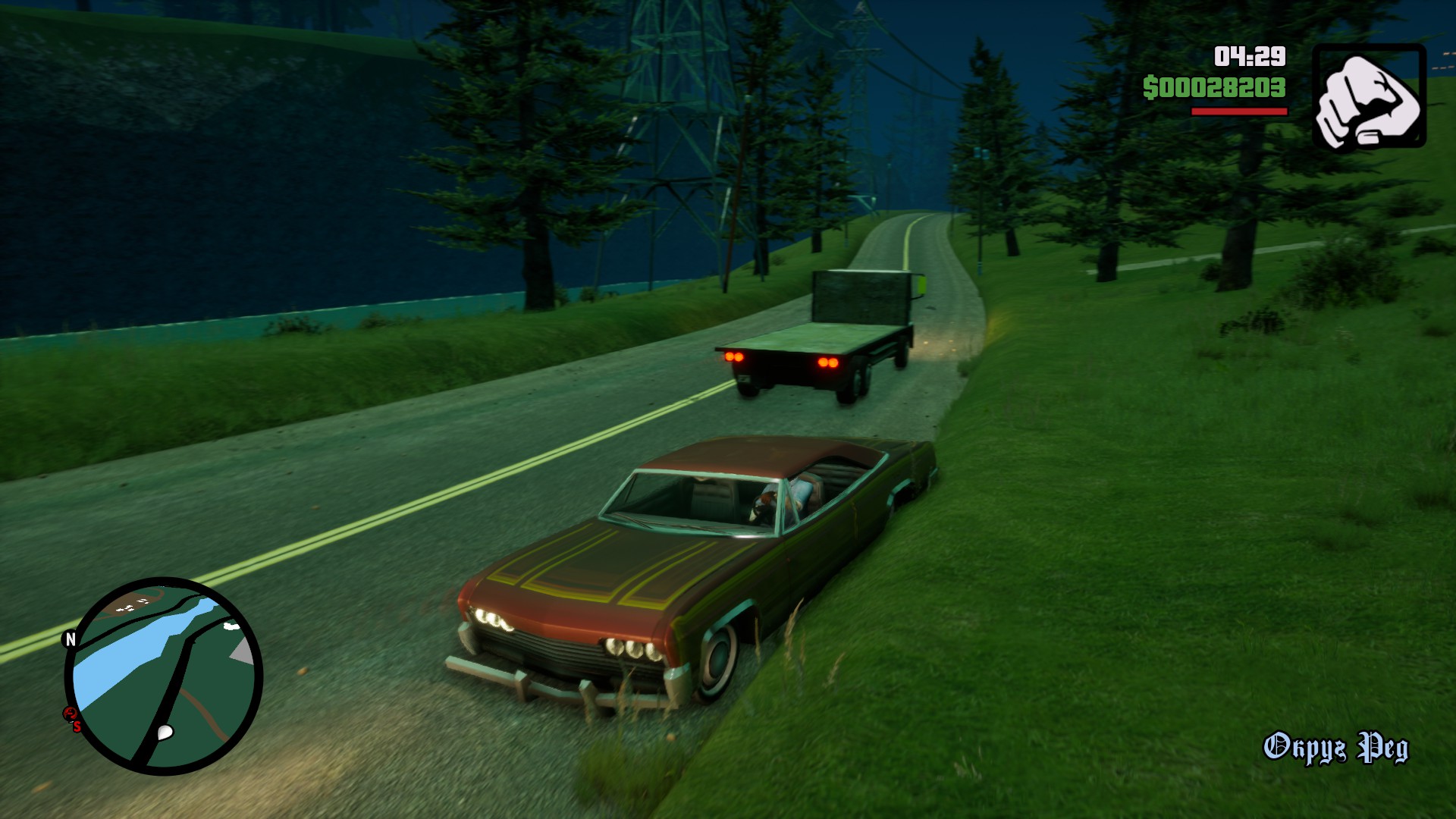Screen dimensions: 1456x819
Task: Select the fist weapon icon
Action: click(x=1369, y=96)
